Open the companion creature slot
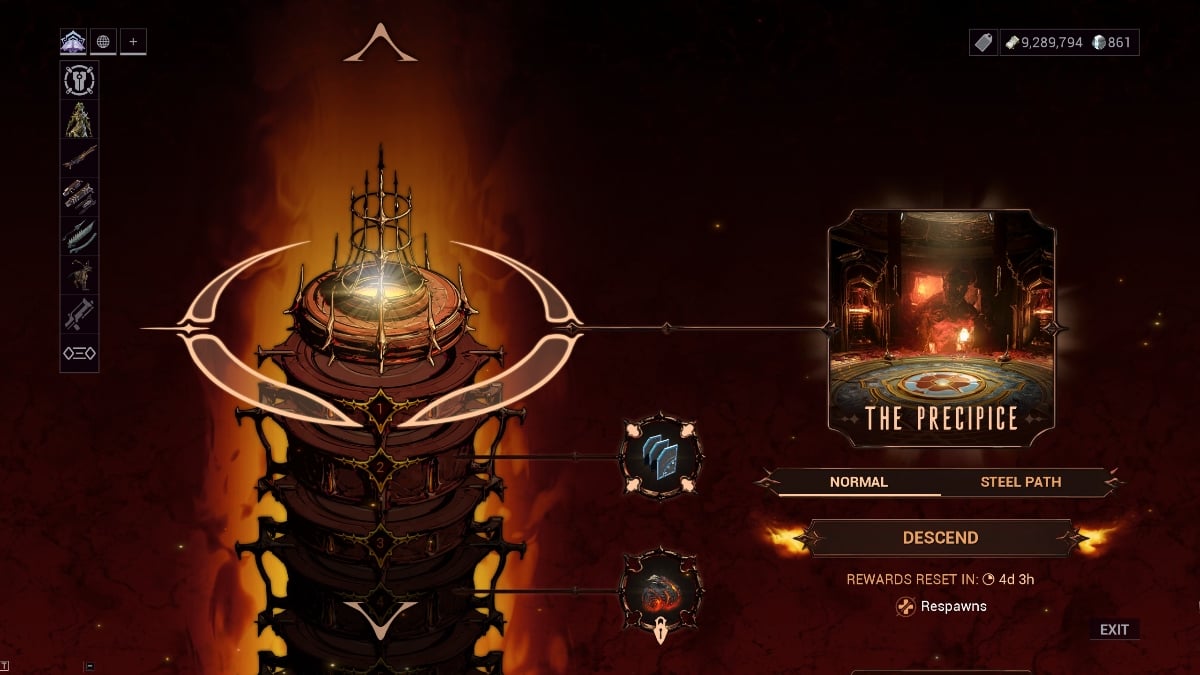This screenshot has height=675, width=1200. (x=79, y=275)
